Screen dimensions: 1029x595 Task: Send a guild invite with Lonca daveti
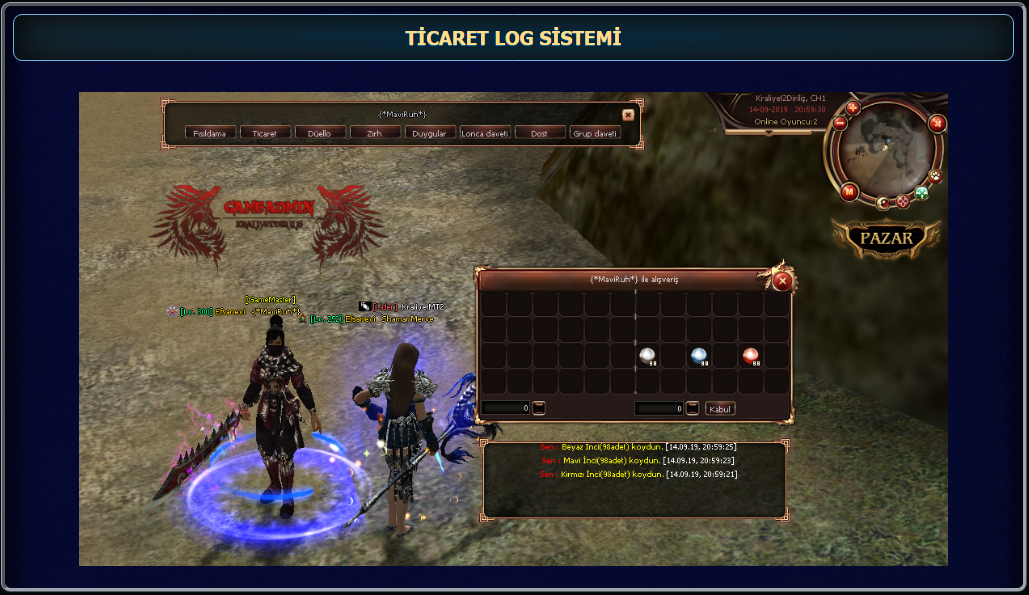pos(485,133)
